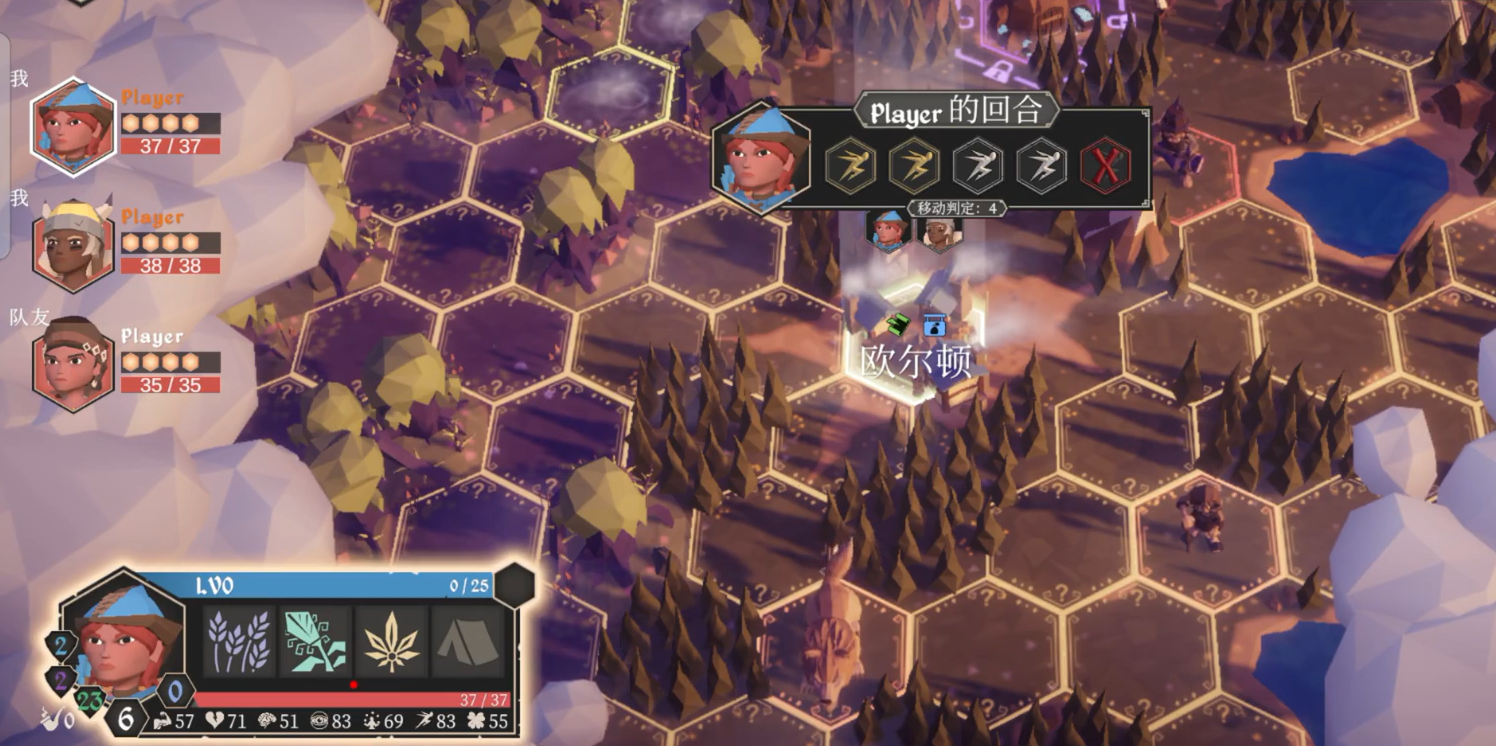The image size is (1496, 746).
Task: Select the brown-hat teammate portrait labeled 队友
Action: 73,364
